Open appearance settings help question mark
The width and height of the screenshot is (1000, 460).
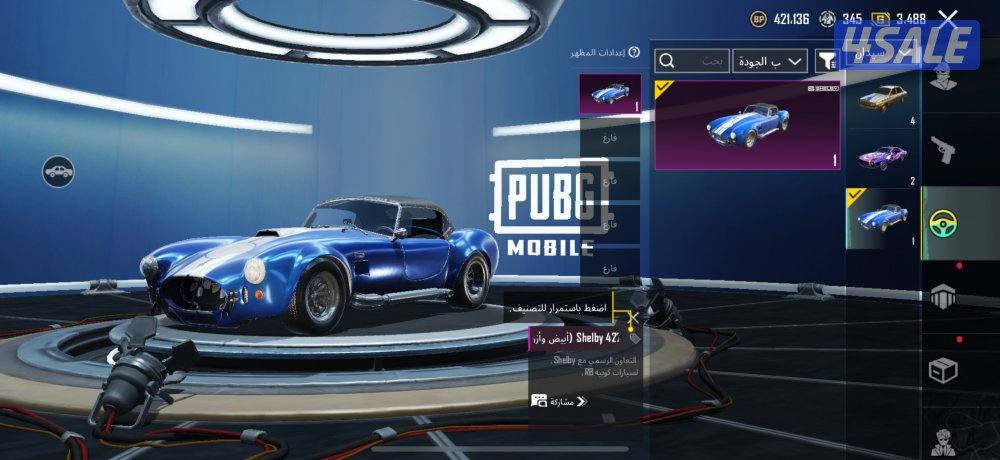(634, 52)
